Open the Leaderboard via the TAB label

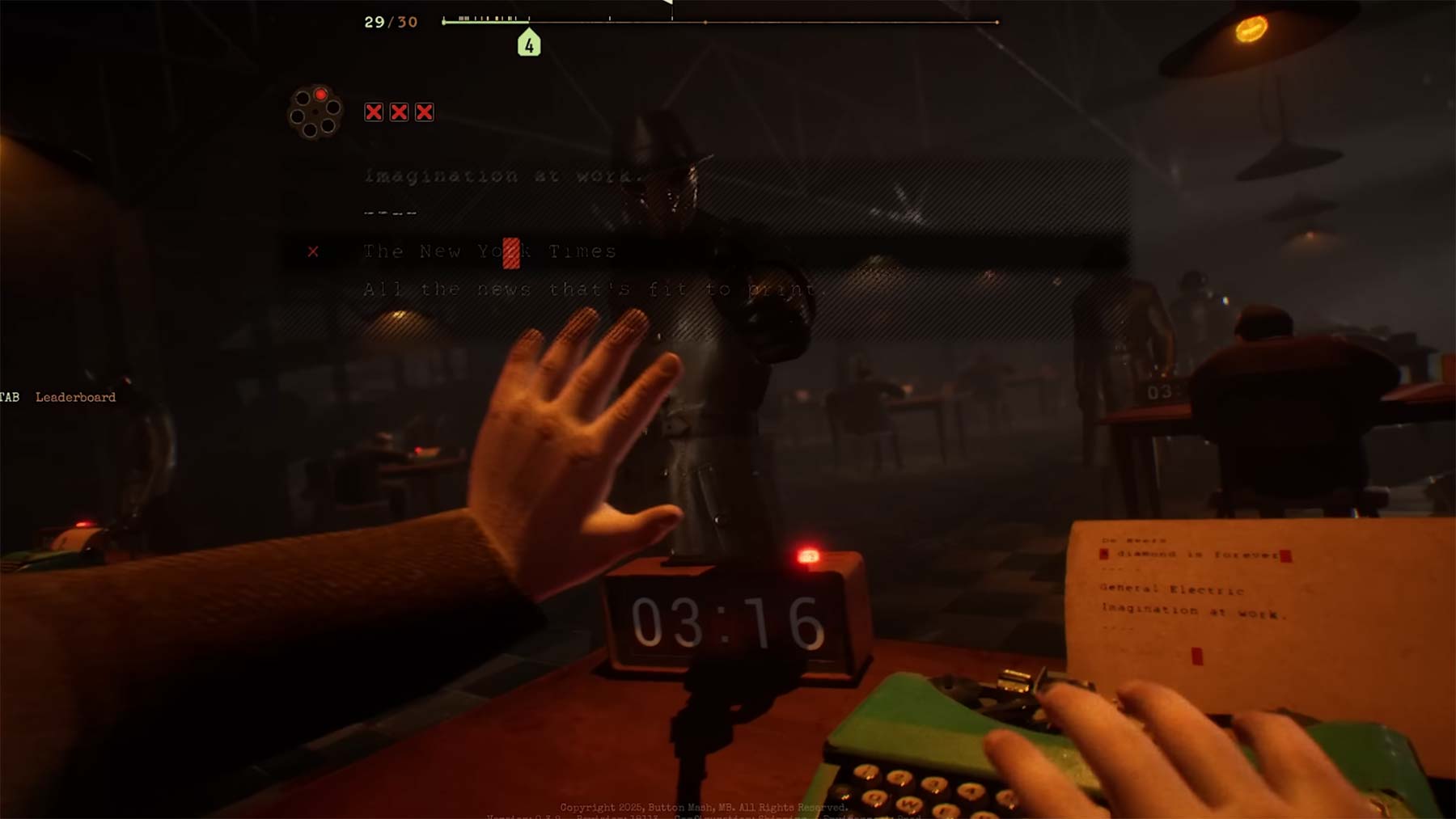(x=9, y=396)
